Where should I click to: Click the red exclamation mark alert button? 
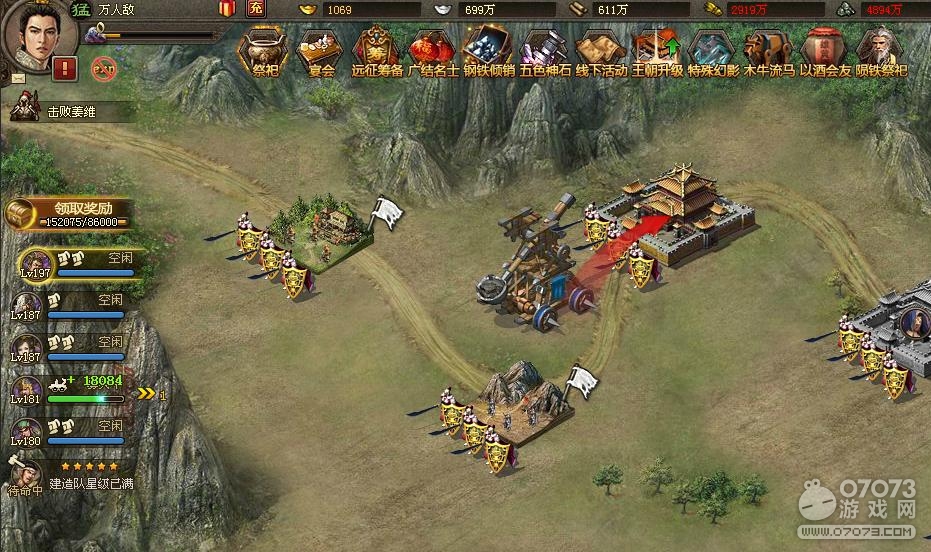pos(65,69)
